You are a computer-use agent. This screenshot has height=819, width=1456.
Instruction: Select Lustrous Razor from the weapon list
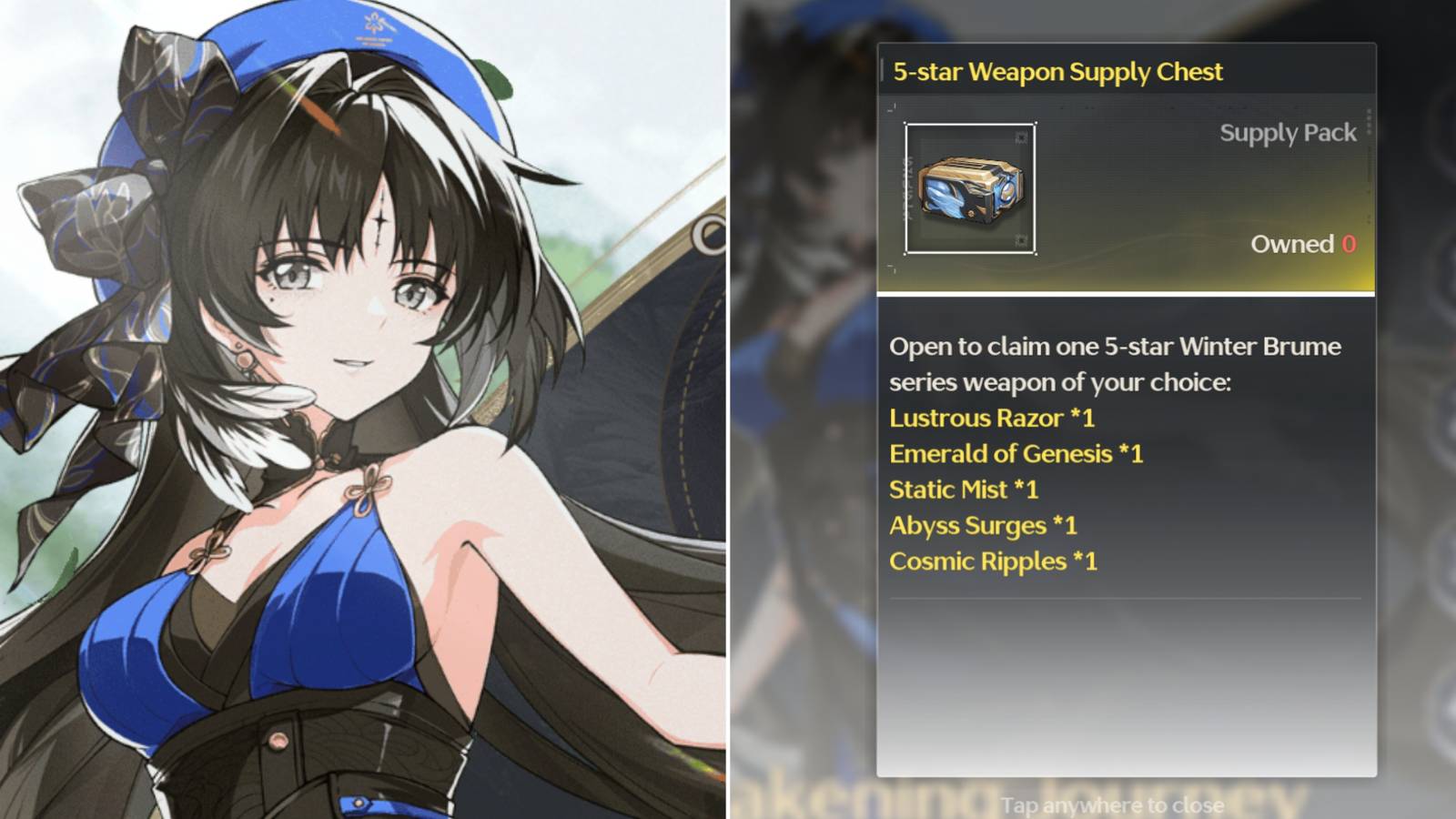point(990,418)
